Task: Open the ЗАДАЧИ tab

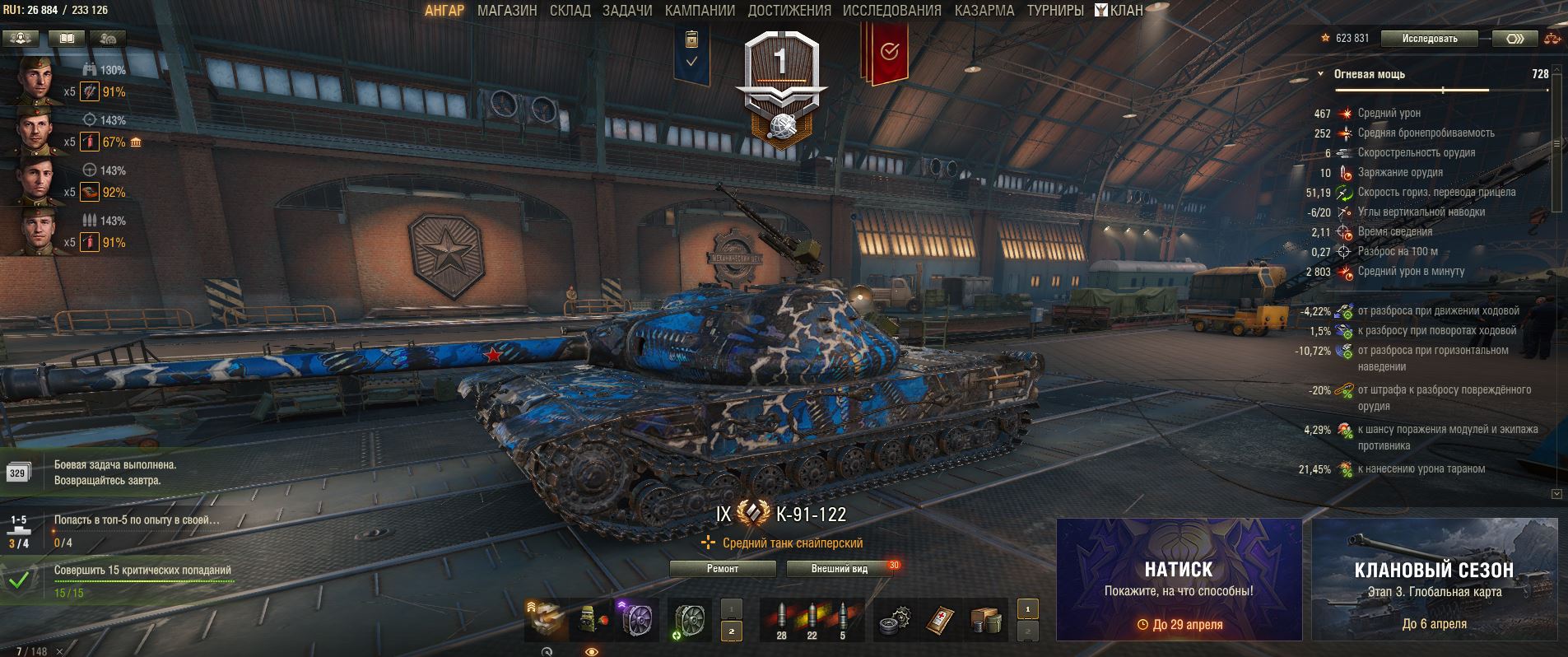Action: click(627, 11)
